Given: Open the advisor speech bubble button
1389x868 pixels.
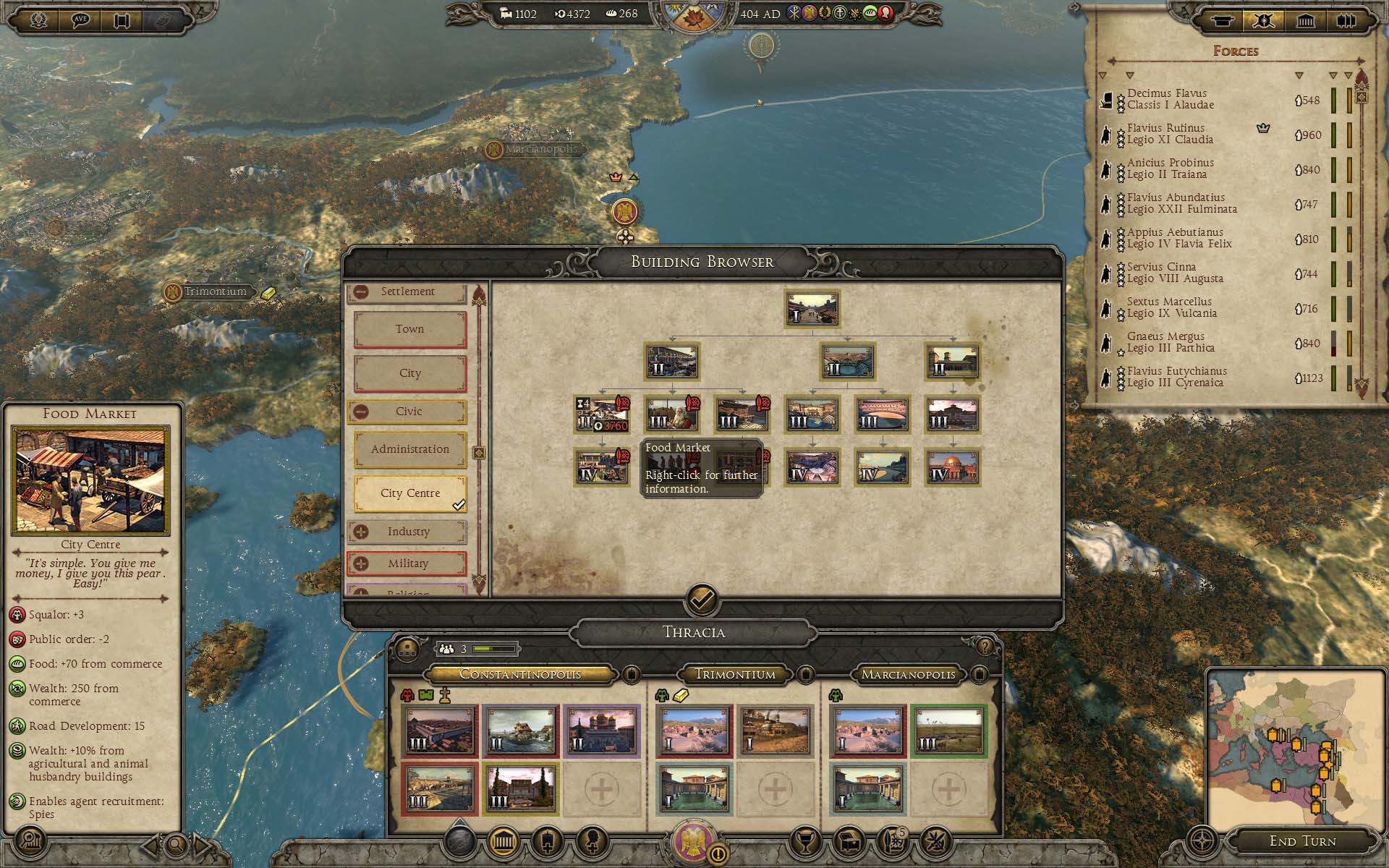Looking at the screenshot, I should click(x=80, y=20).
